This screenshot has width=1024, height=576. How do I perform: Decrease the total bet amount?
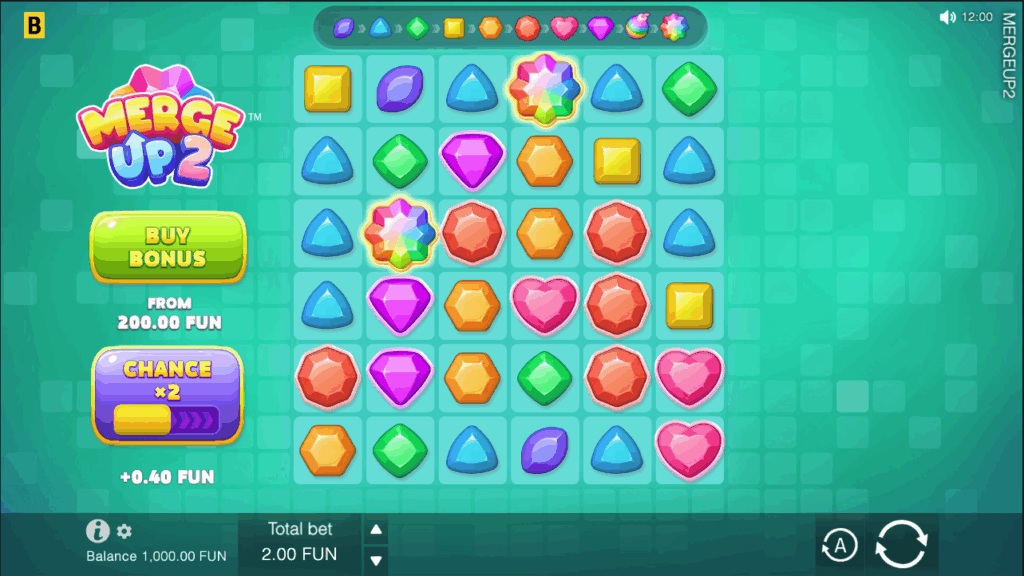point(376,559)
